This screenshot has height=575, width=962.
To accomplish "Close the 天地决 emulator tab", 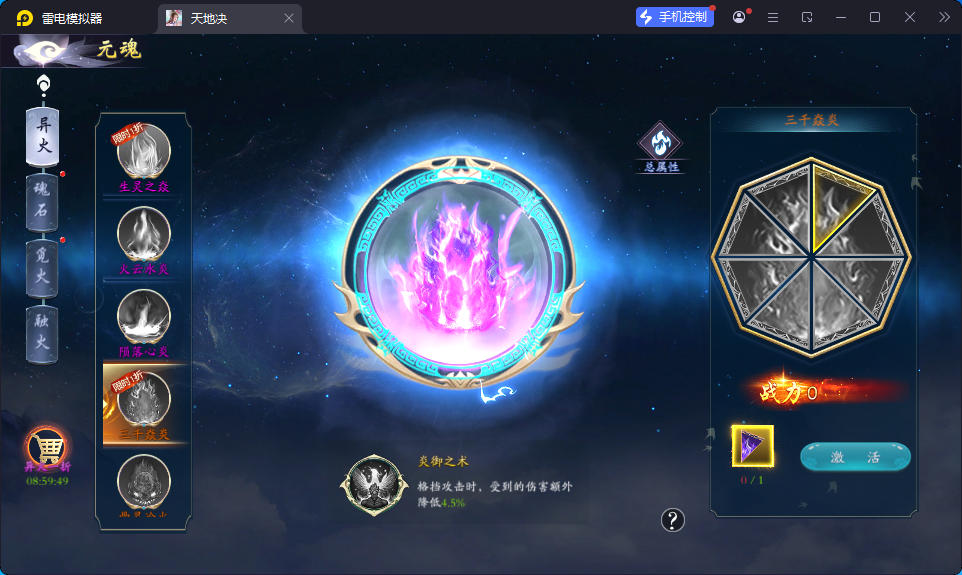I will 289,18.
